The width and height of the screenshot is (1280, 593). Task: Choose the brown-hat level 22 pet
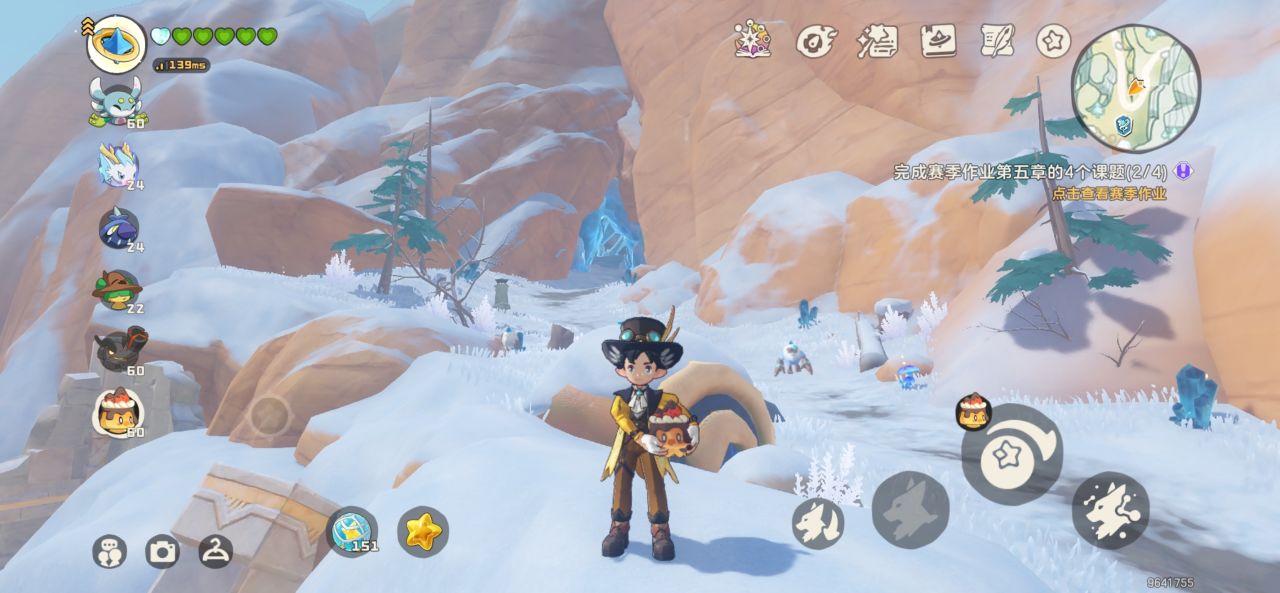click(117, 290)
